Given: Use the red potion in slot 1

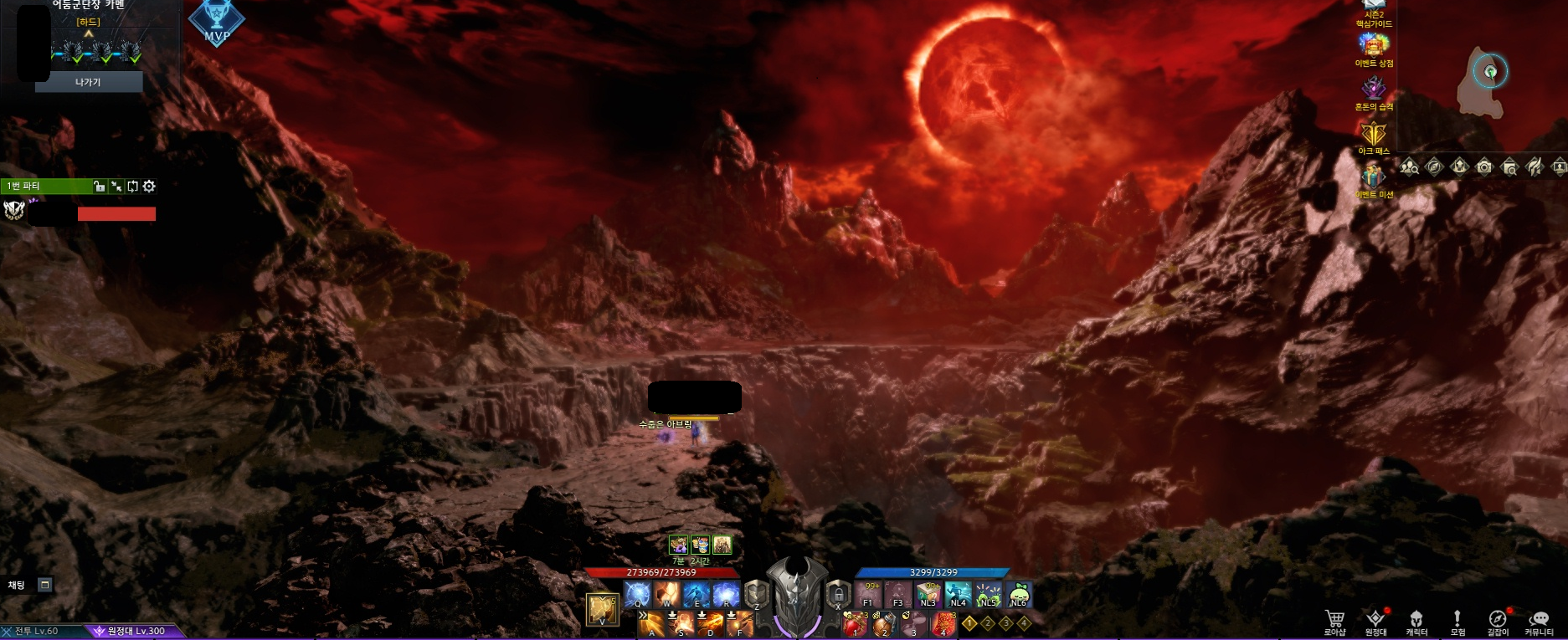Looking at the screenshot, I should point(854,624).
